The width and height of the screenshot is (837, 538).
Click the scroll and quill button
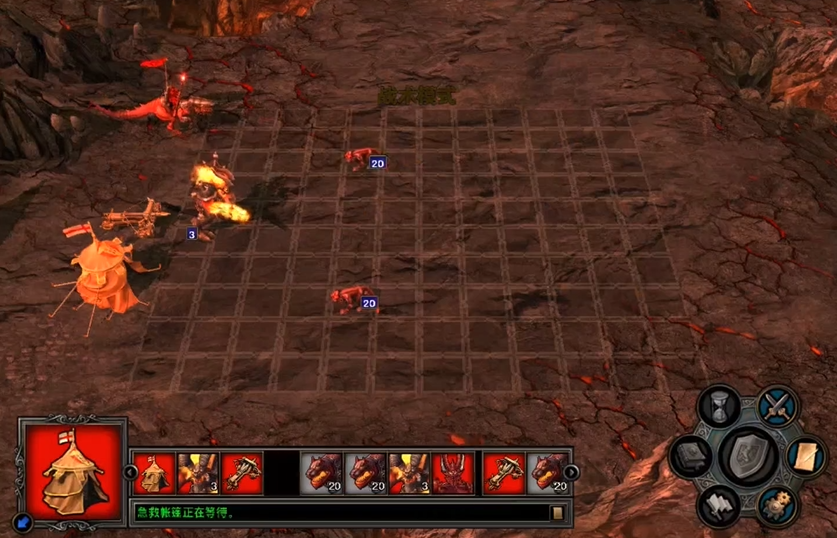(x=806, y=456)
